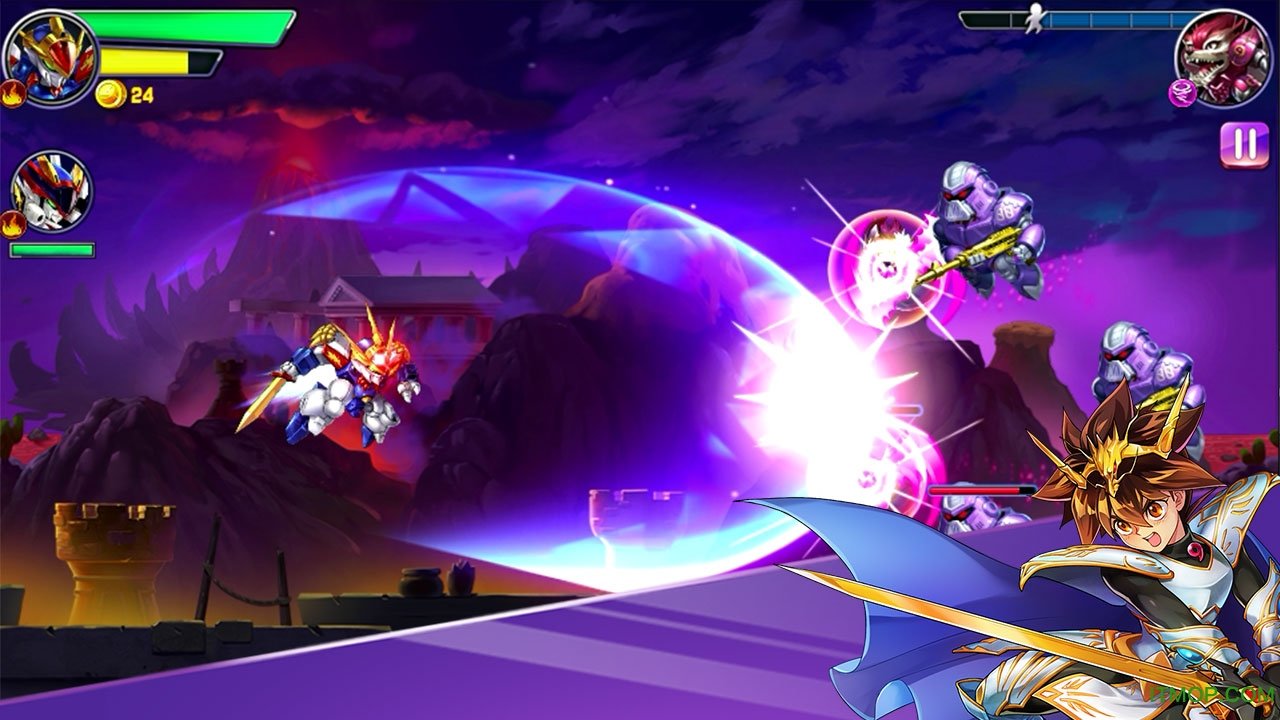Switch to the second robot teammate portrait

[52, 192]
